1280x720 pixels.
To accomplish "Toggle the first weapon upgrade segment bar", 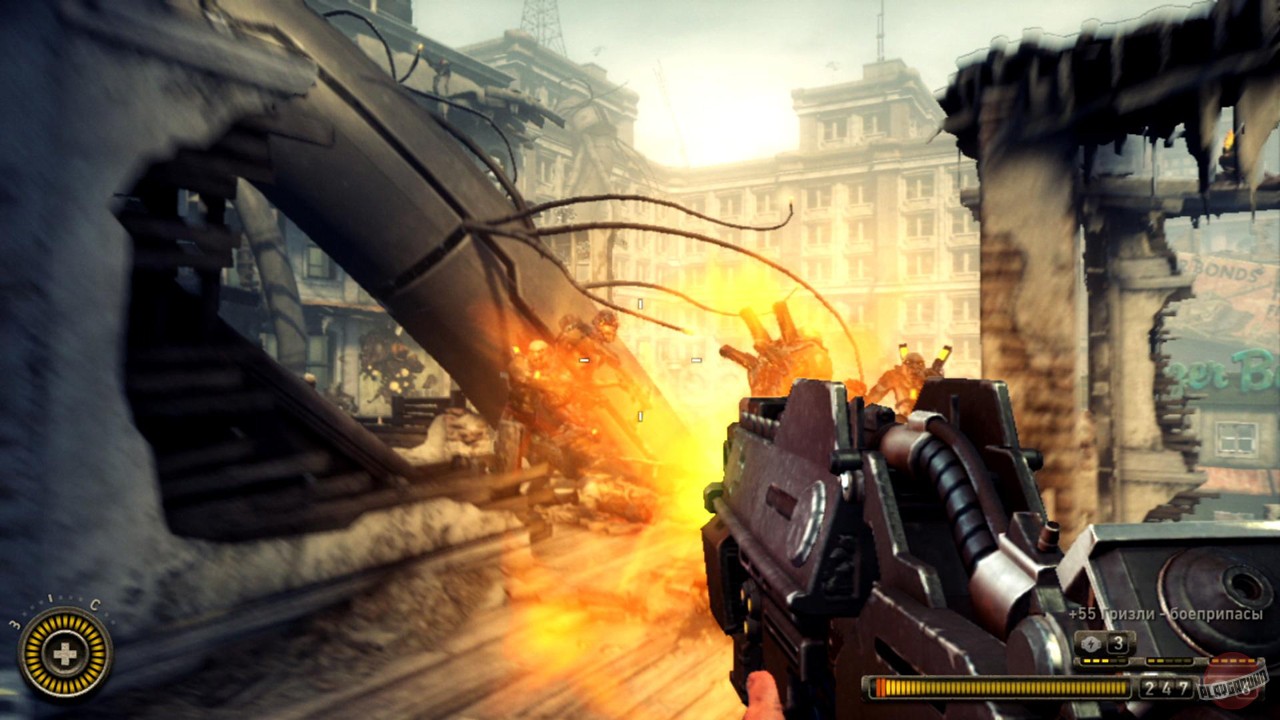I will click(1101, 660).
